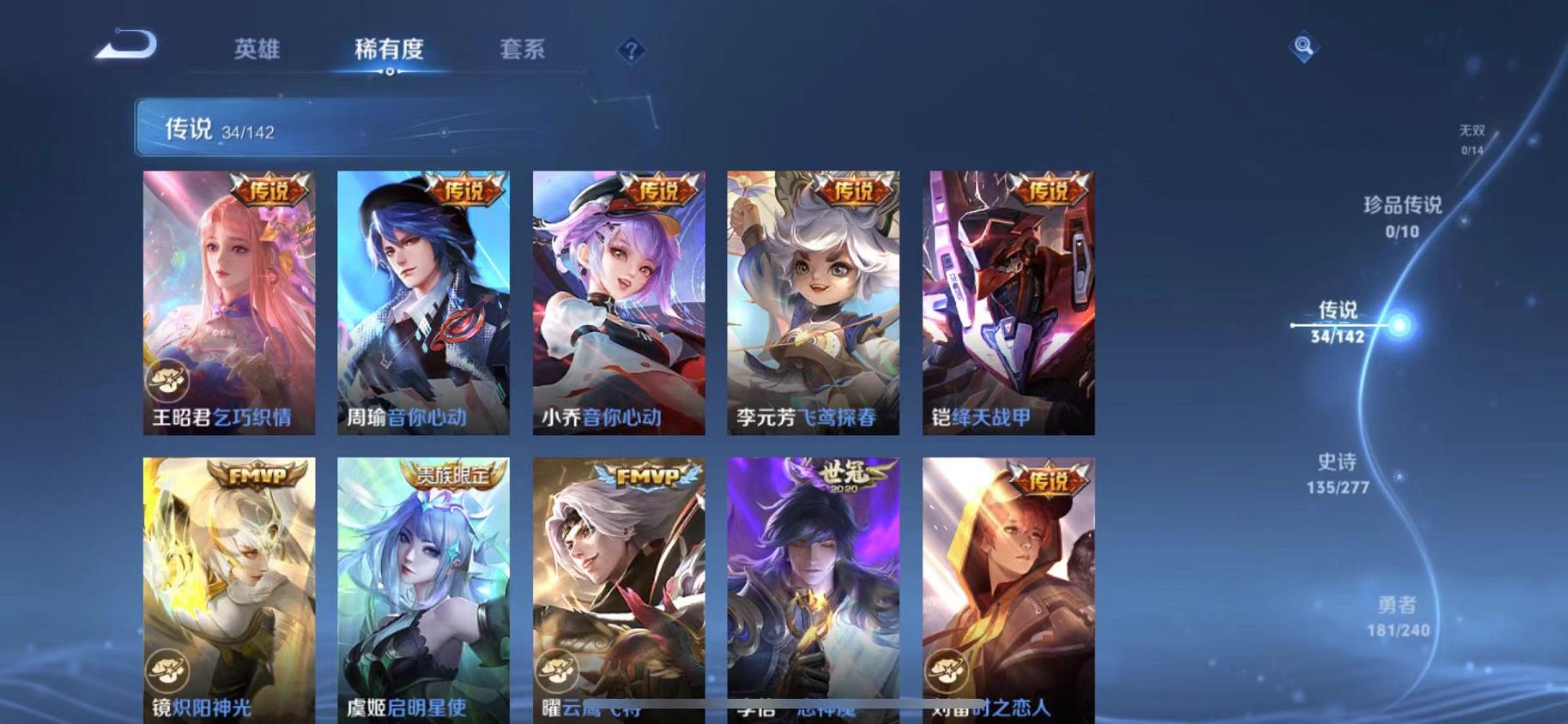
Task: Tap the blue question mark help icon
Action: [x=631, y=51]
